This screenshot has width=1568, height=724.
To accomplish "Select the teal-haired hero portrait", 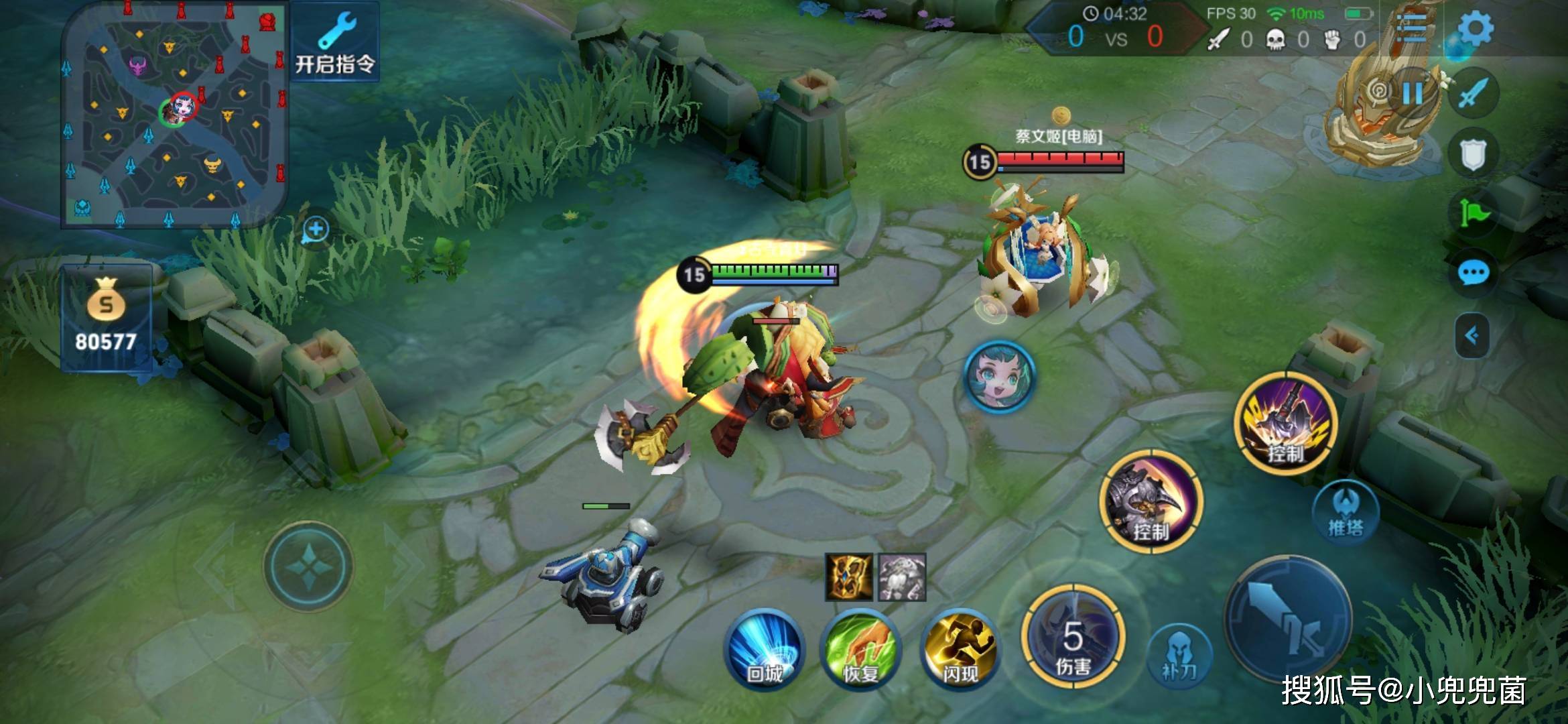I will click(x=999, y=375).
